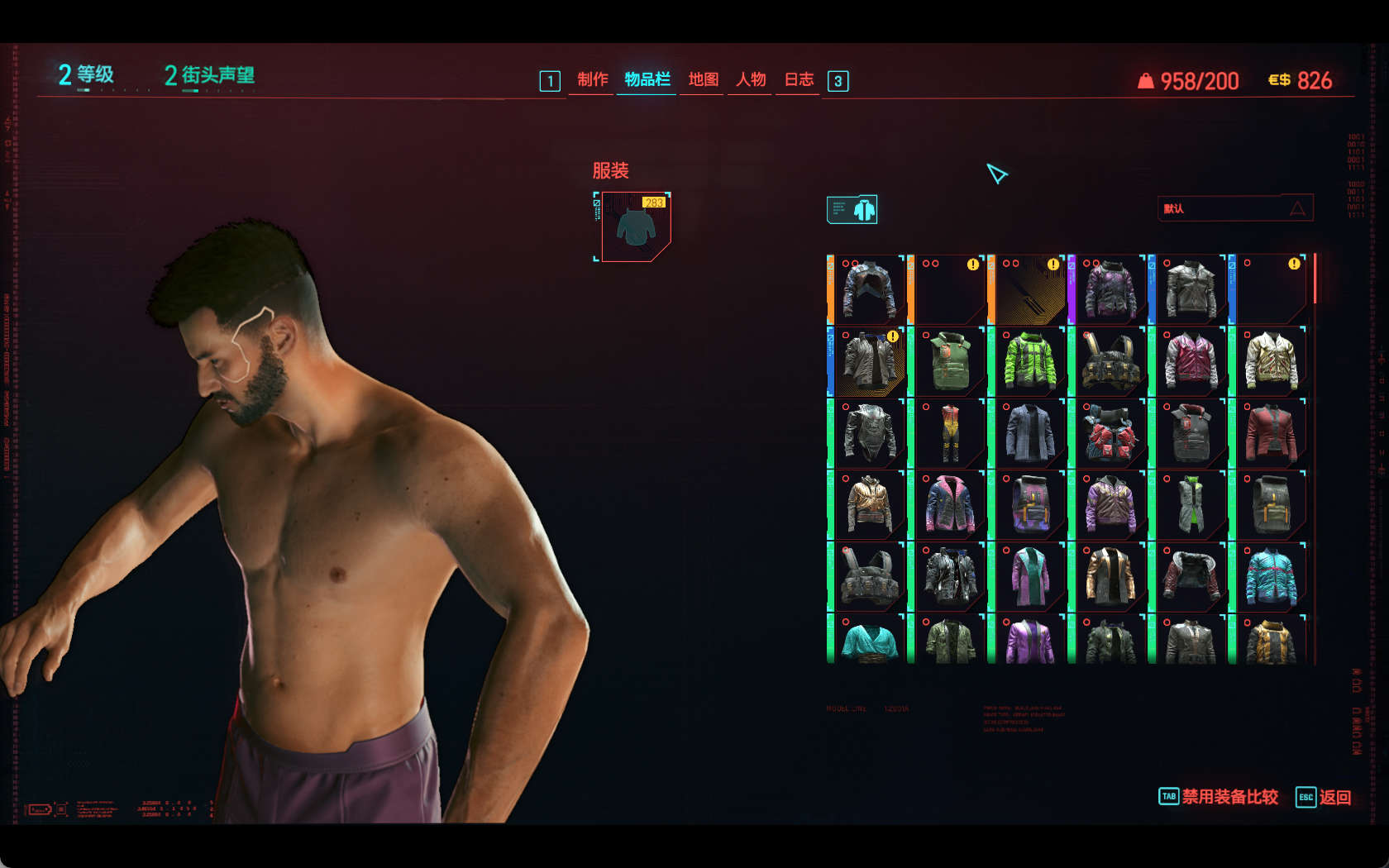Viewport: 1389px width, 868px height.
Task: Select the red tactical vest with pouches
Action: pyautogui.click(x=1110, y=434)
